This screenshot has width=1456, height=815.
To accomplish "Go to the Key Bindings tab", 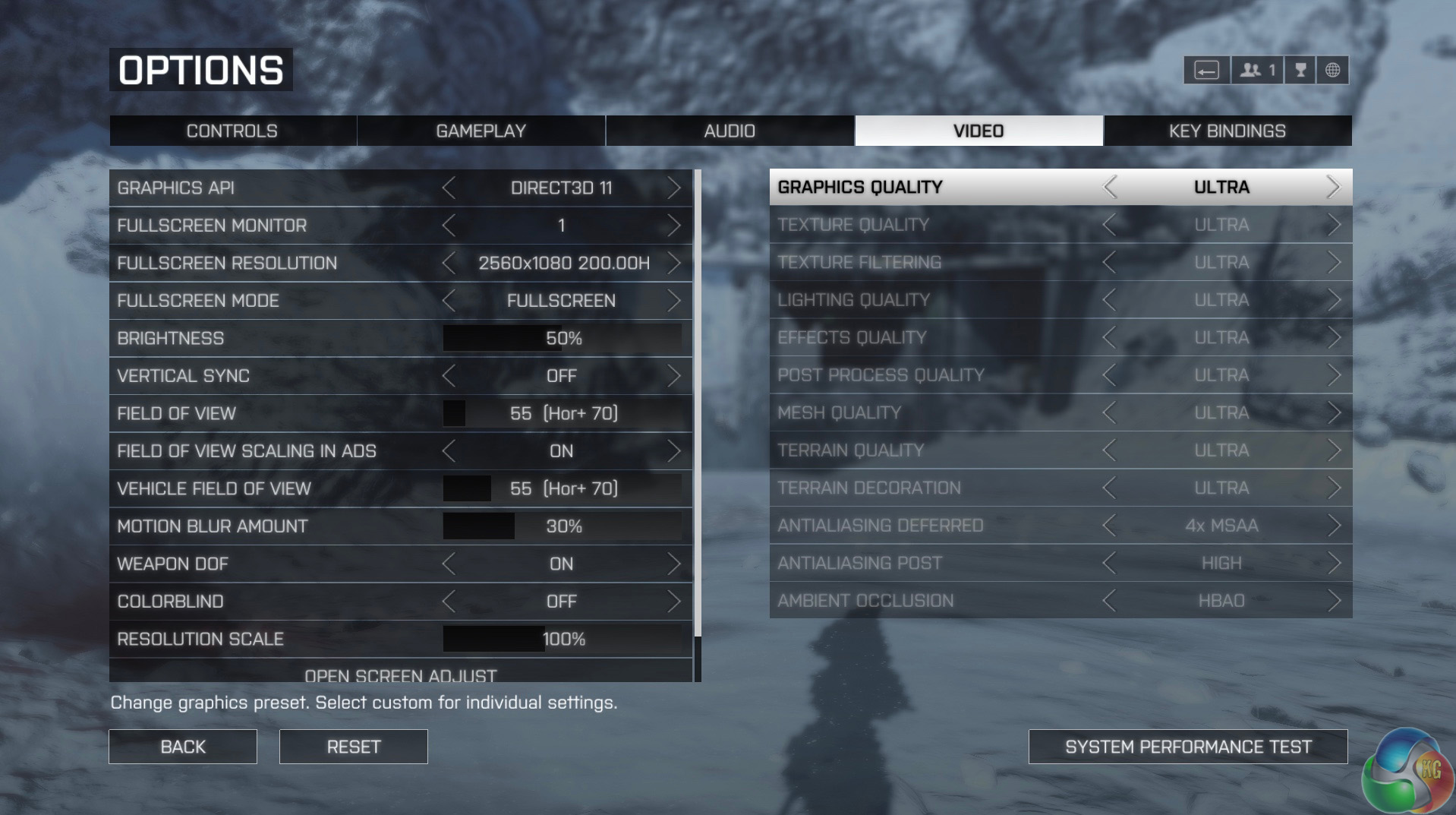I will 1227,131.
